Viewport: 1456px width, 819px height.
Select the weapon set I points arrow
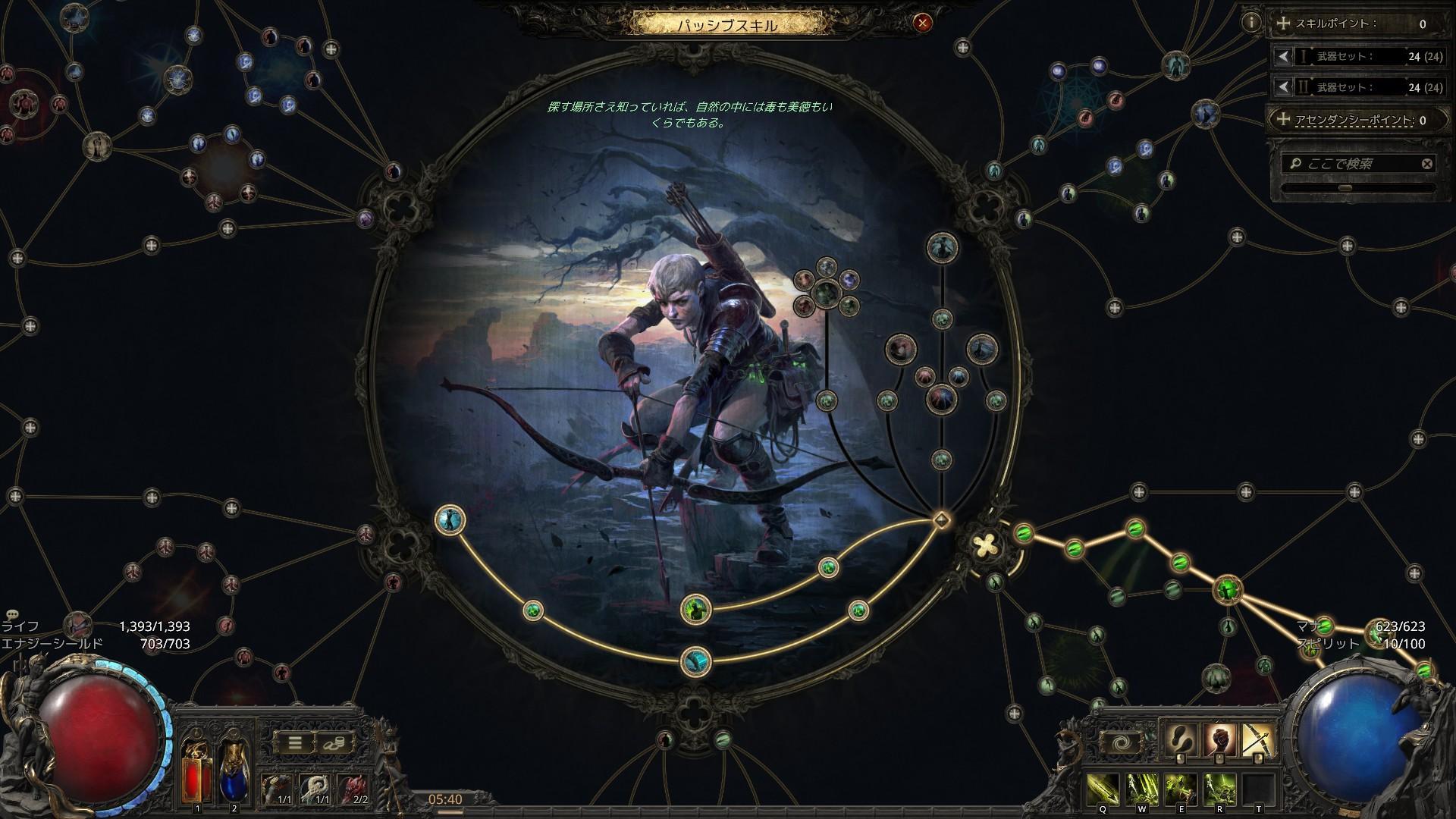(x=1283, y=56)
